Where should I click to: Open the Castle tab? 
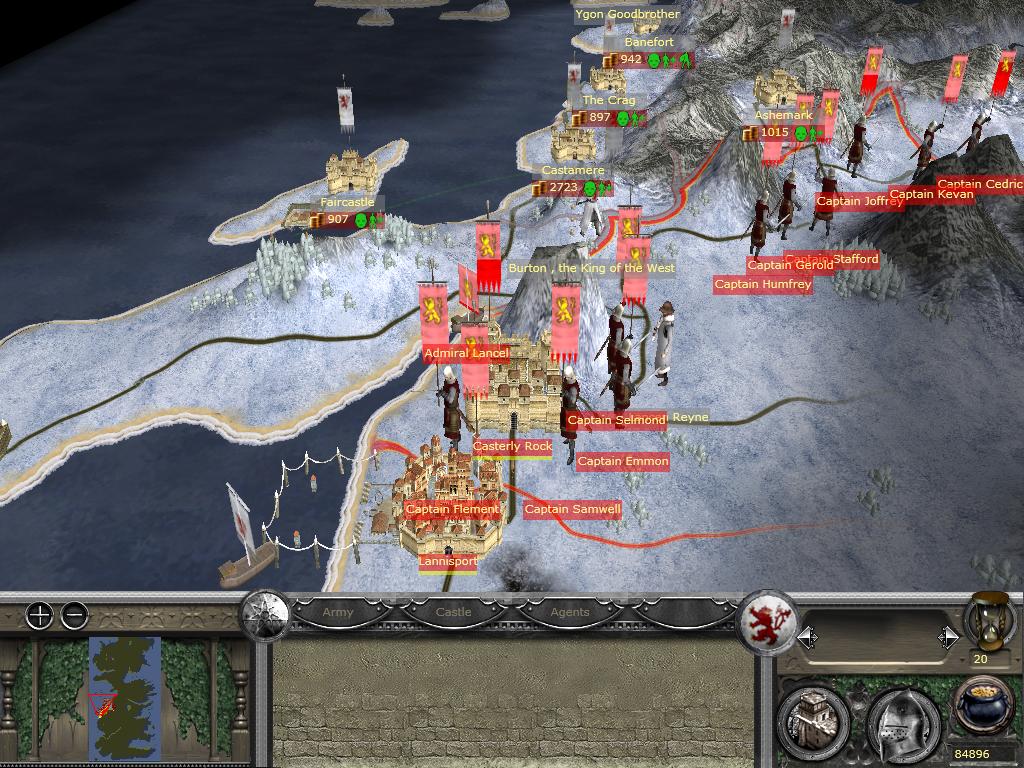(453, 612)
